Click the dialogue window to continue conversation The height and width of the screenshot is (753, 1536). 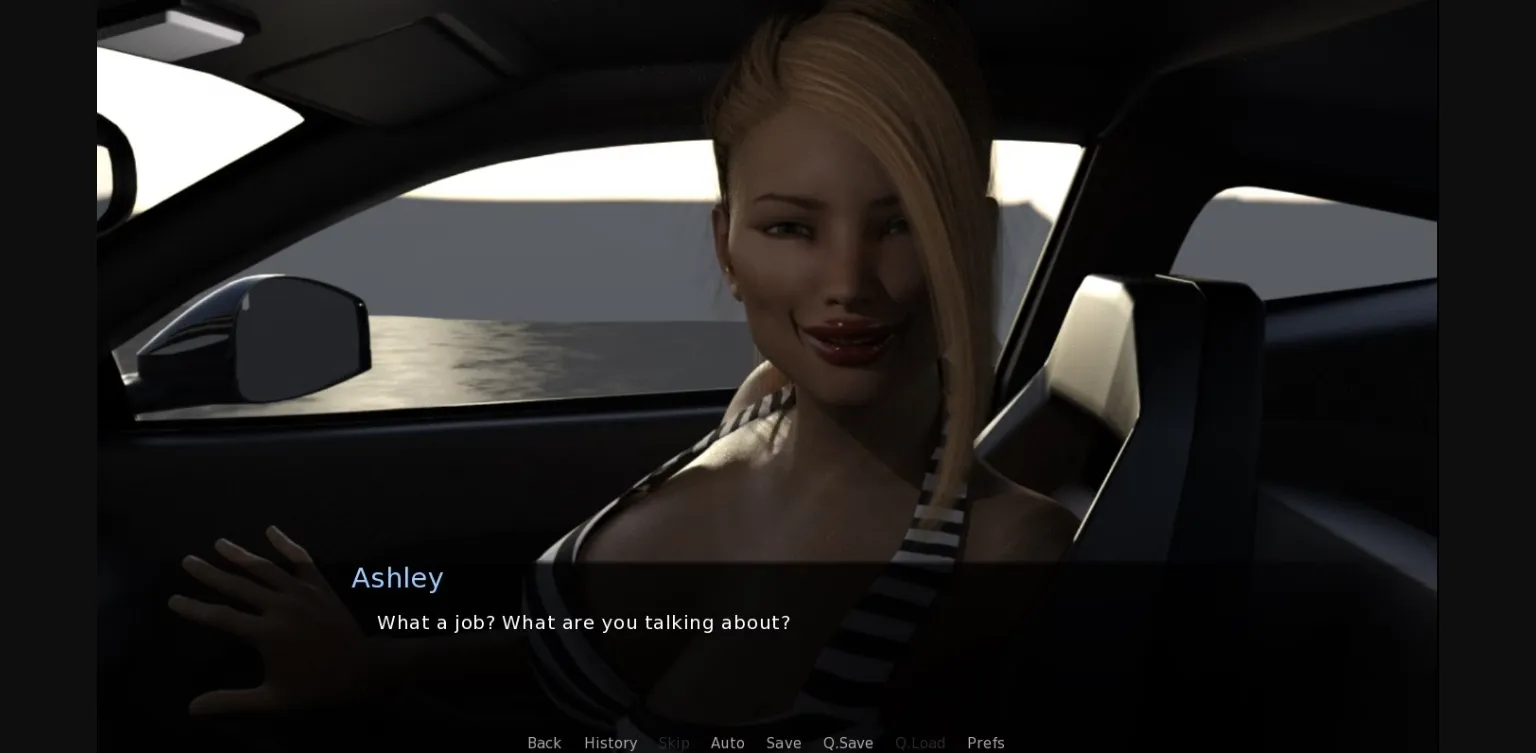pos(700,620)
